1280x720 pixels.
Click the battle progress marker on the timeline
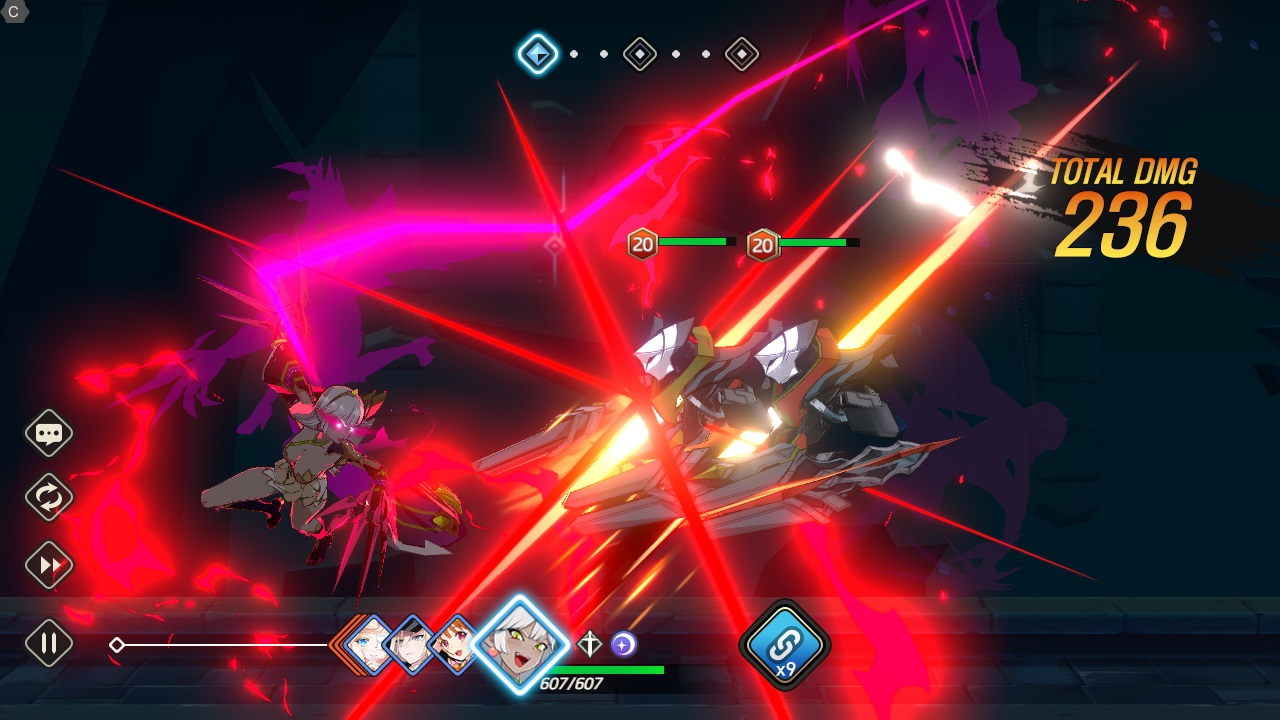coord(117,645)
